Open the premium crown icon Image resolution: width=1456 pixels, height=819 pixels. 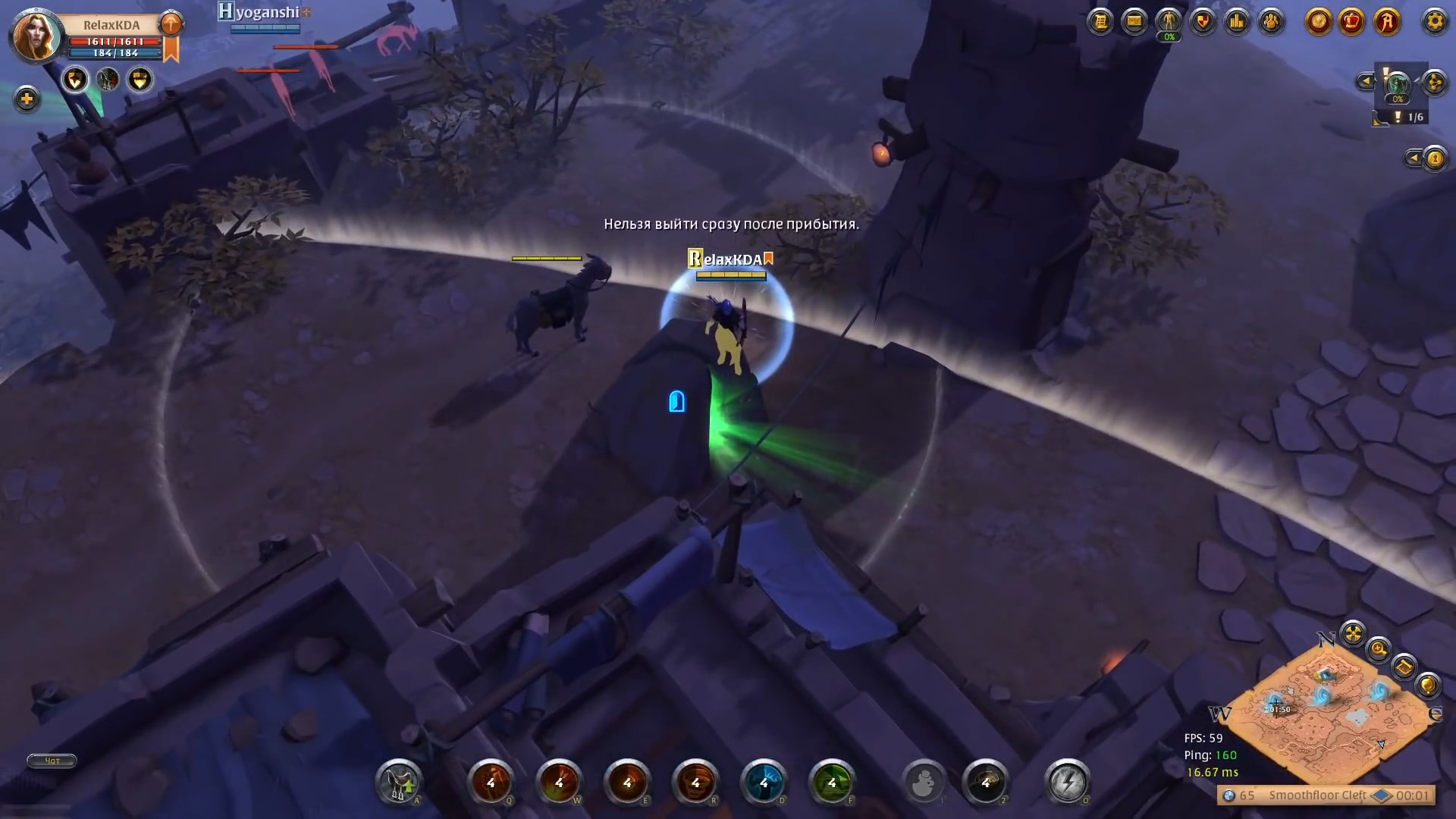pyautogui.click(x=1352, y=22)
